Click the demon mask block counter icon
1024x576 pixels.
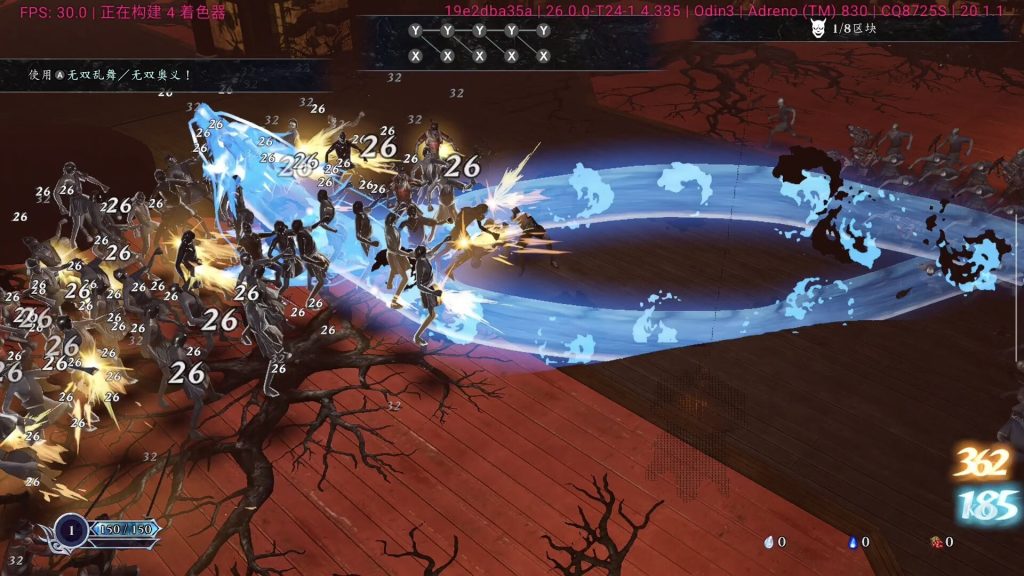click(817, 29)
